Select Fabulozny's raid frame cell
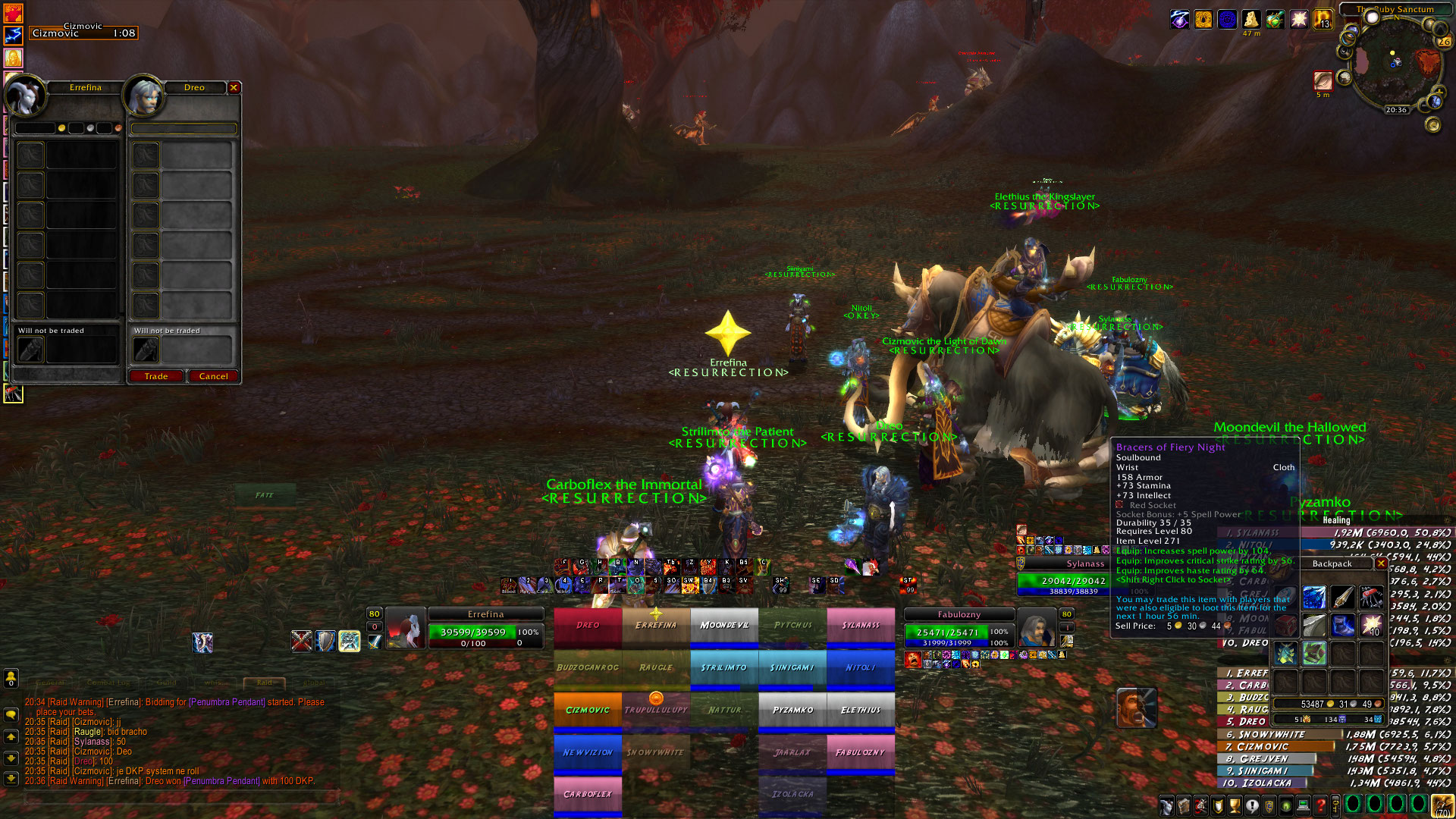1456x819 pixels. (x=861, y=753)
